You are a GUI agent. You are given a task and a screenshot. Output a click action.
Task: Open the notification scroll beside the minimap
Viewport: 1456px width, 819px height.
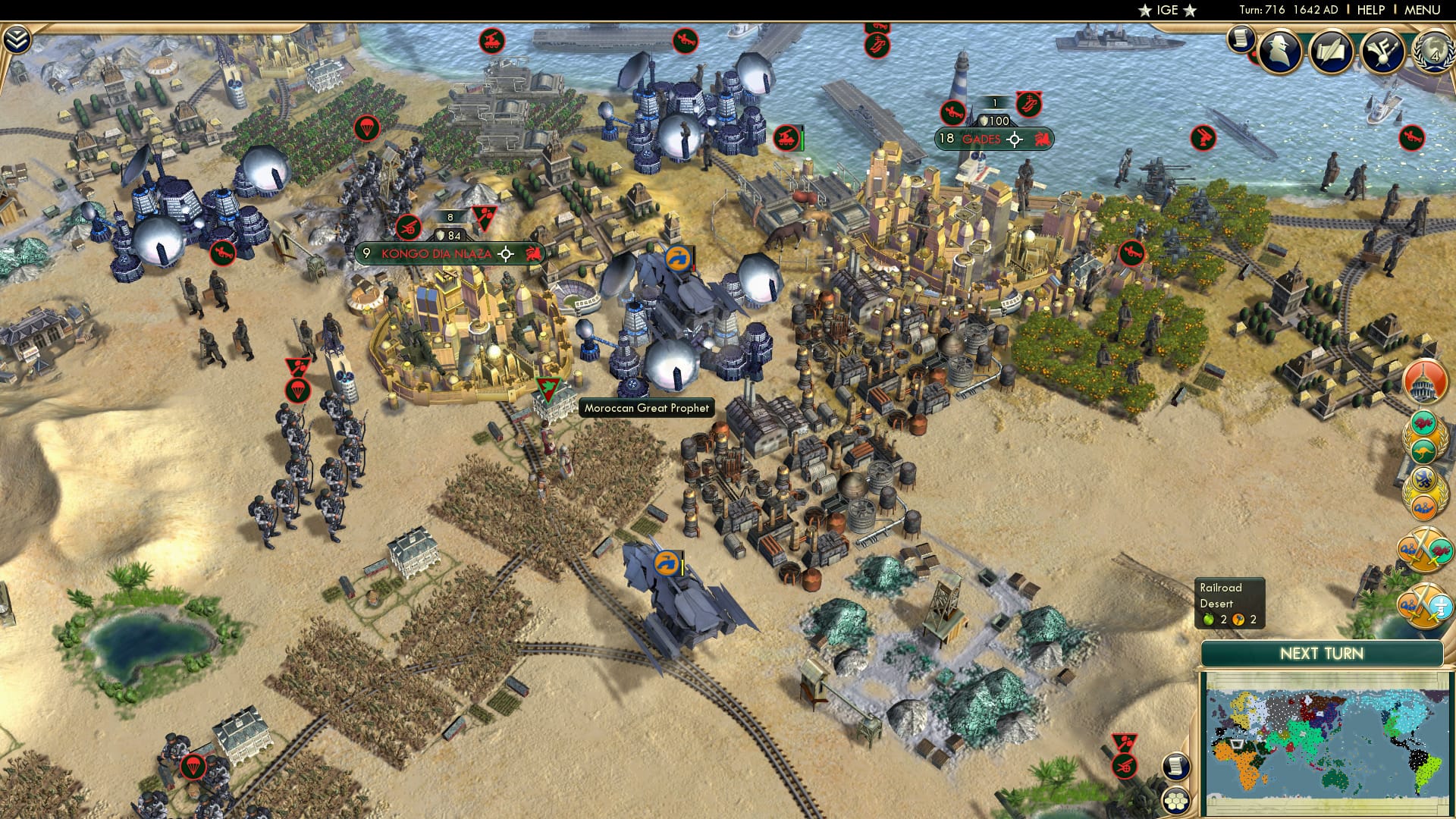pos(1176,768)
